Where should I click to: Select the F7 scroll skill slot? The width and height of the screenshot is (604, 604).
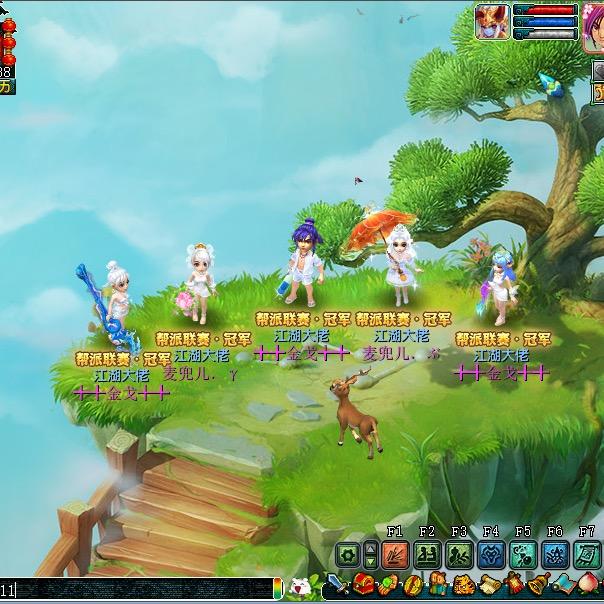587,555
